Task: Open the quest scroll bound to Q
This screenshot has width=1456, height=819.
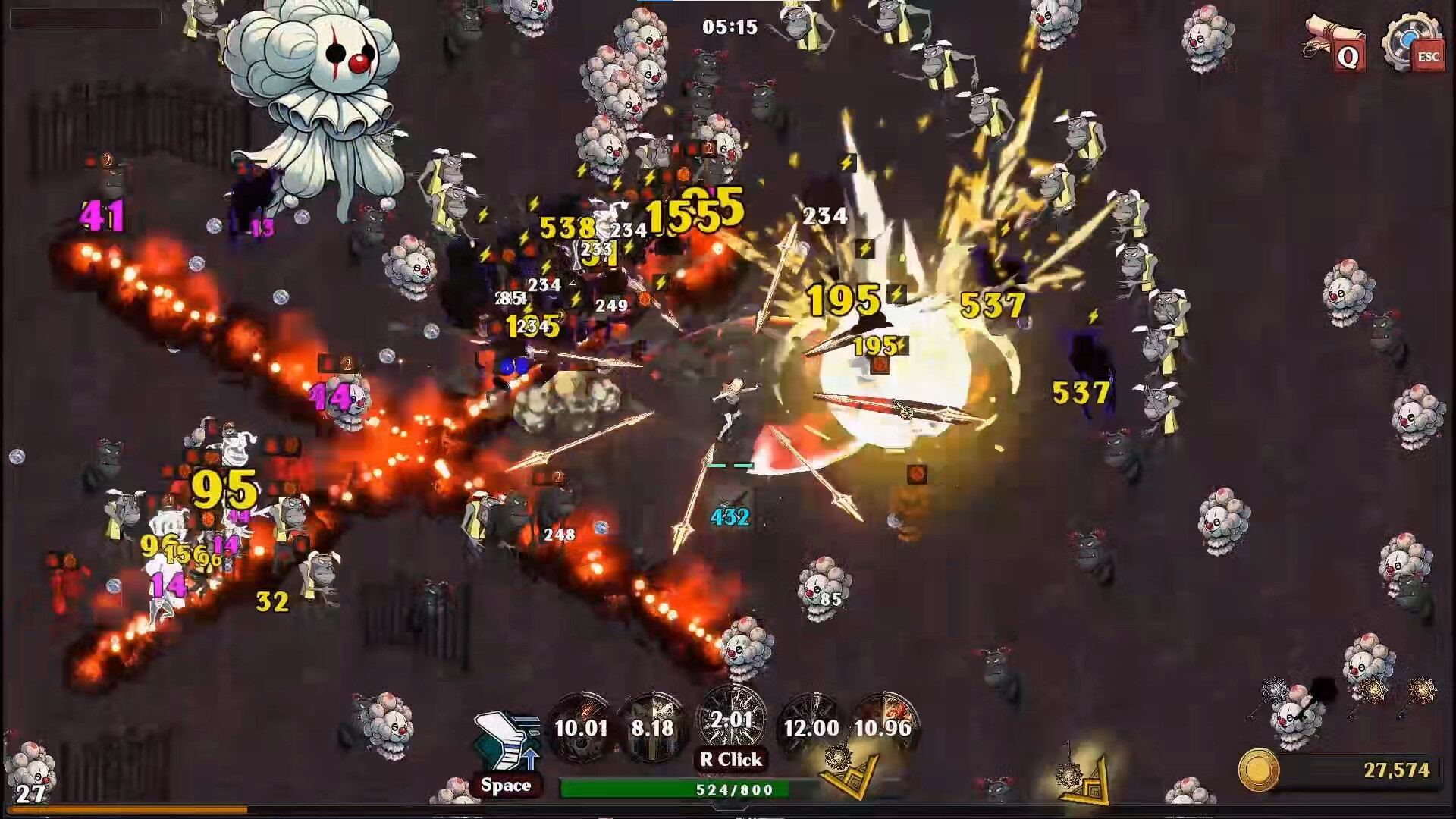Action: click(x=1337, y=42)
